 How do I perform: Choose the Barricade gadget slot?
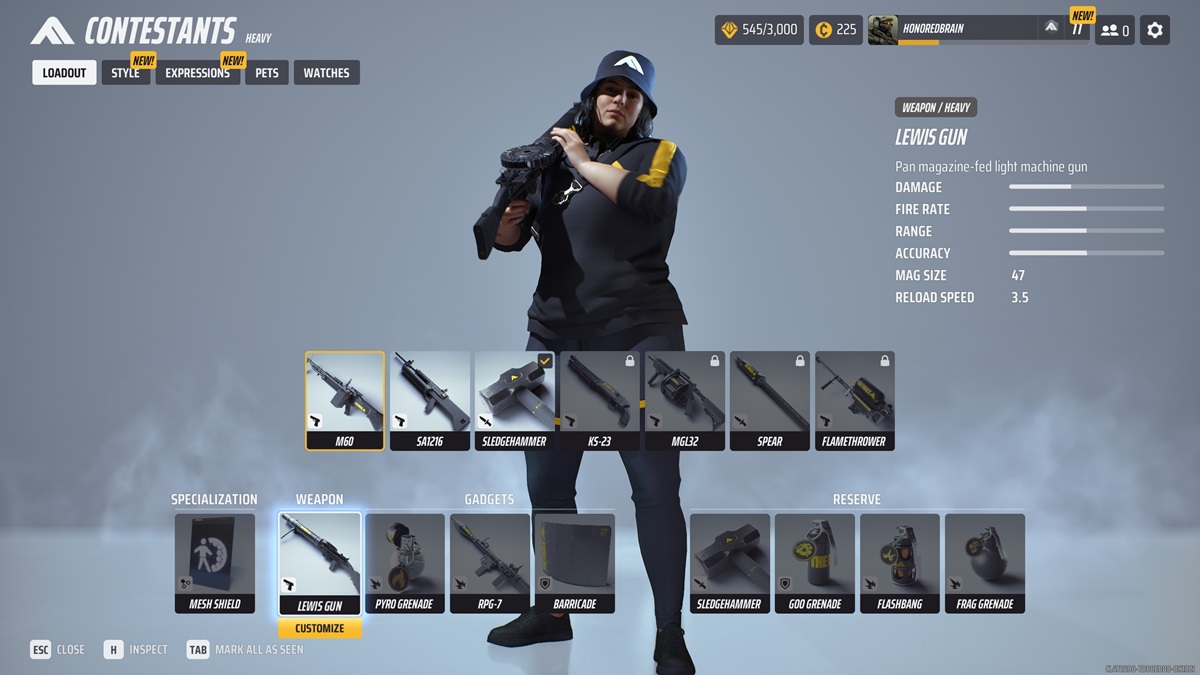[x=575, y=562]
